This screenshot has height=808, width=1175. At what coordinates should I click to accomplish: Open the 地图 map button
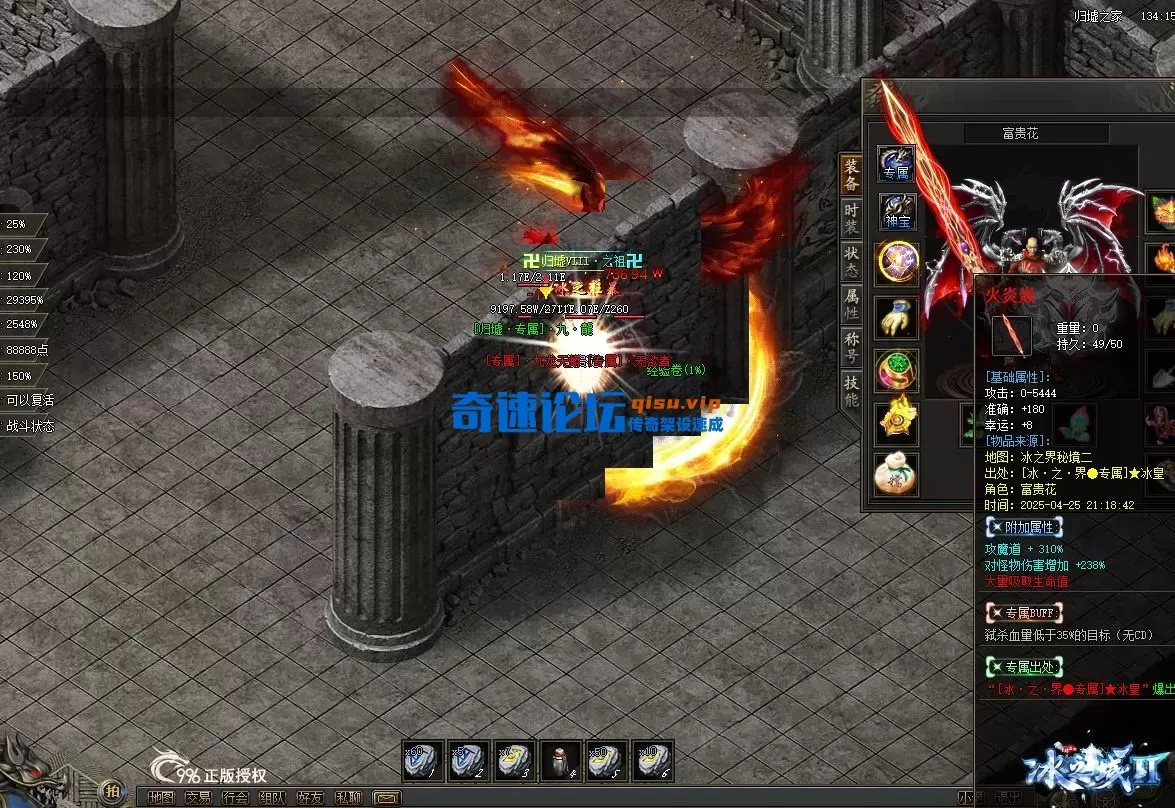point(161,798)
